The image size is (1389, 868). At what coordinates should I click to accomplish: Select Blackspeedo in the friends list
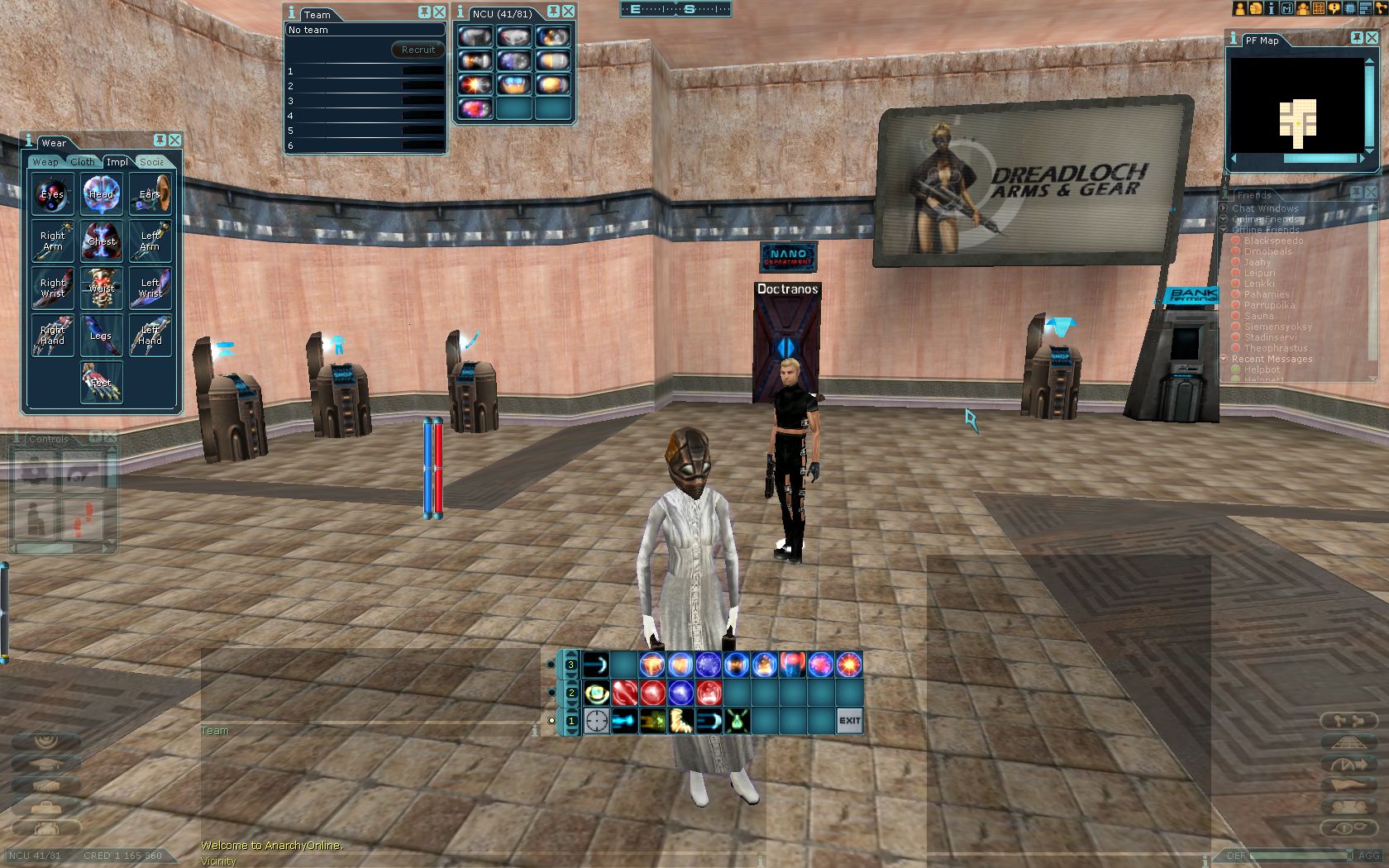1273,241
